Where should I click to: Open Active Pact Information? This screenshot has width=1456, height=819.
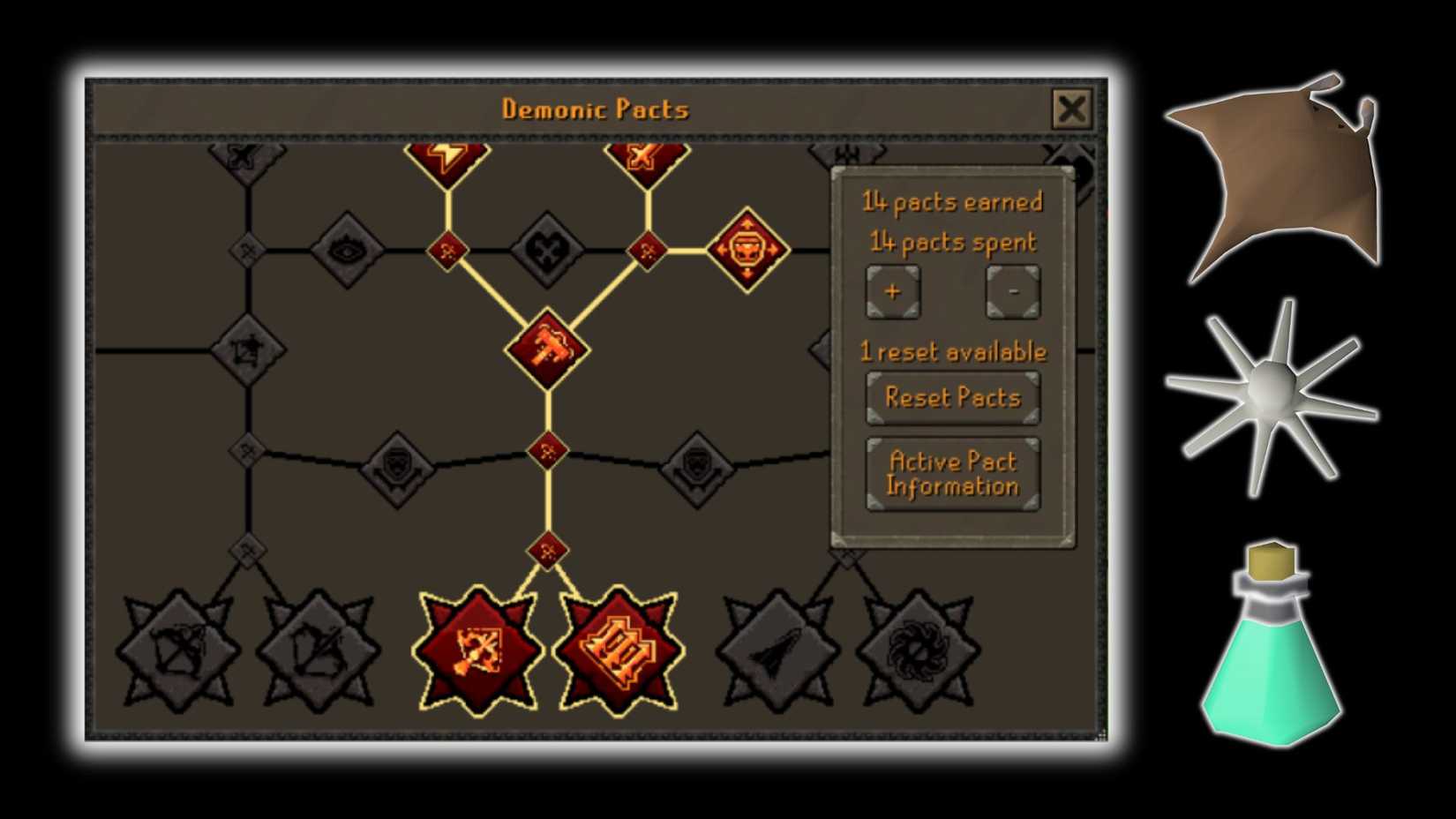pos(952,473)
